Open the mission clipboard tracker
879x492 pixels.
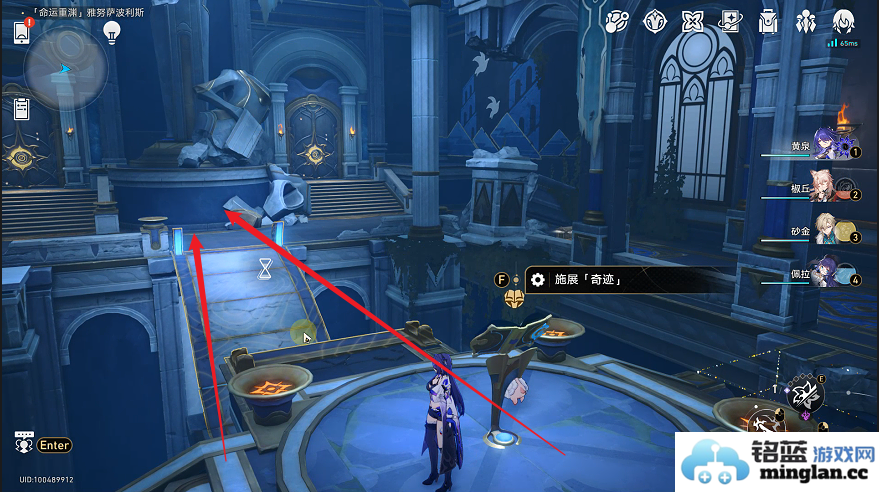(22, 107)
